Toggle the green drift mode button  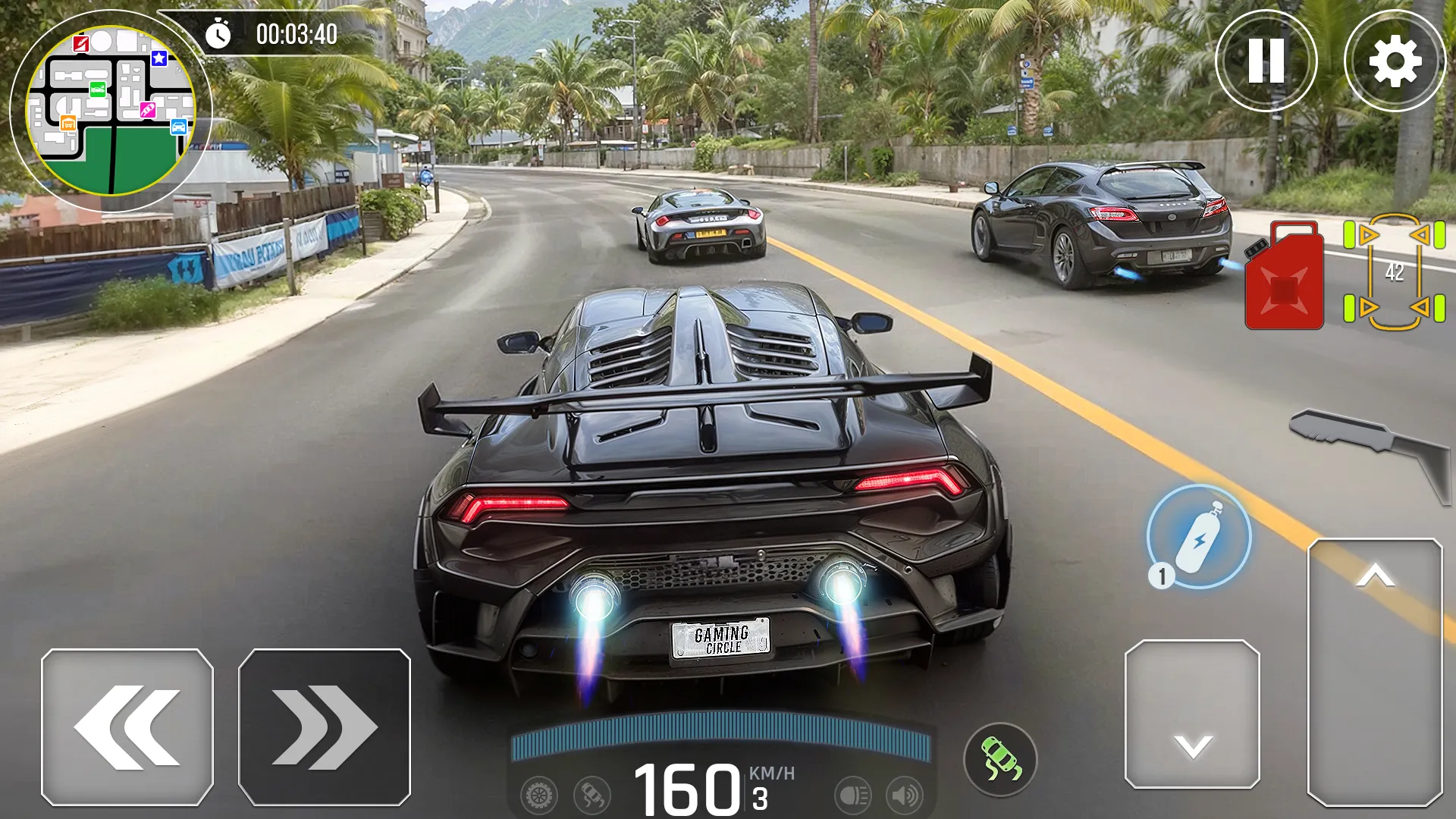click(1000, 759)
